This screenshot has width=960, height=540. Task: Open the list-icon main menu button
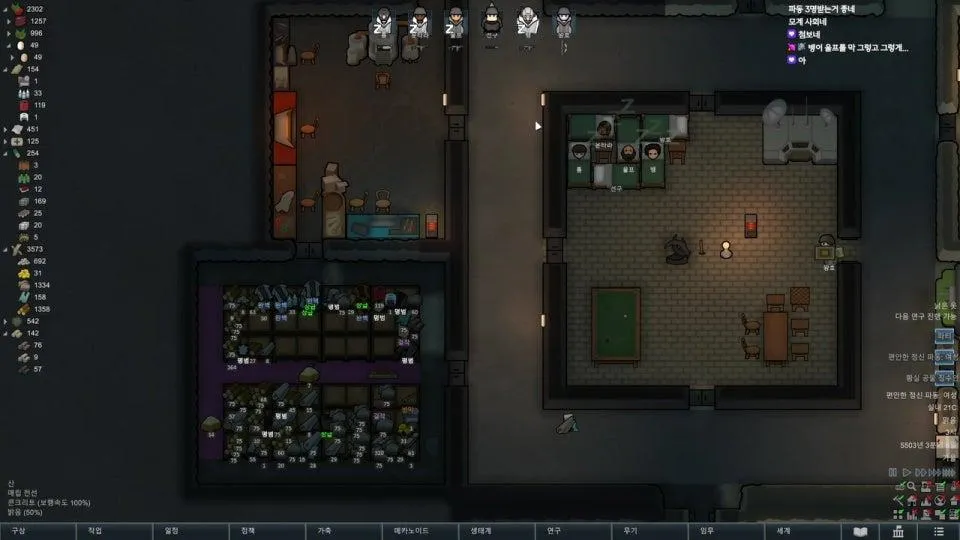938,531
